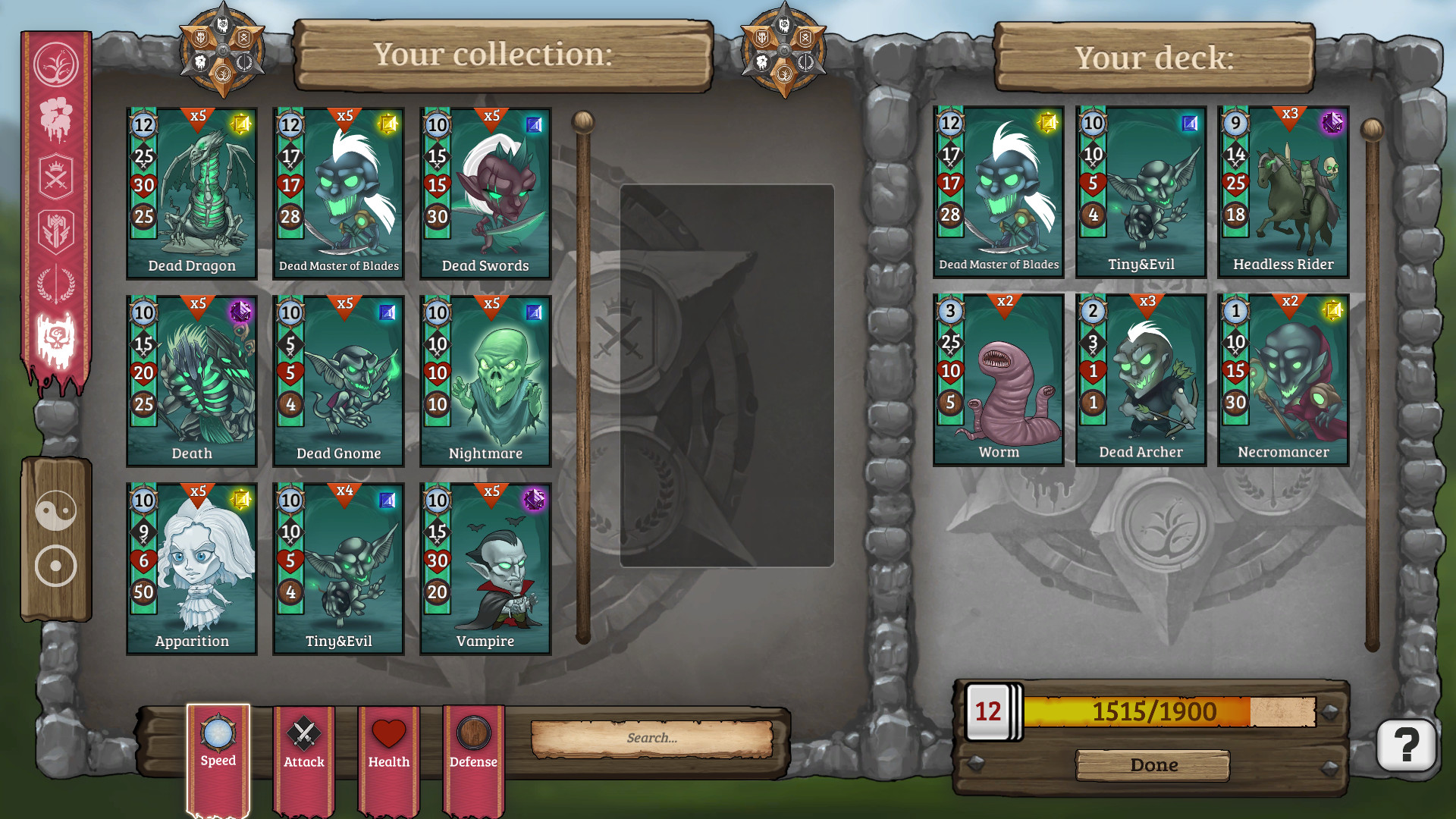Image resolution: width=1456 pixels, height=819 pixels.
Task: Click the wreath emblem on the collection medallion
Action: [x=244, y=62]
